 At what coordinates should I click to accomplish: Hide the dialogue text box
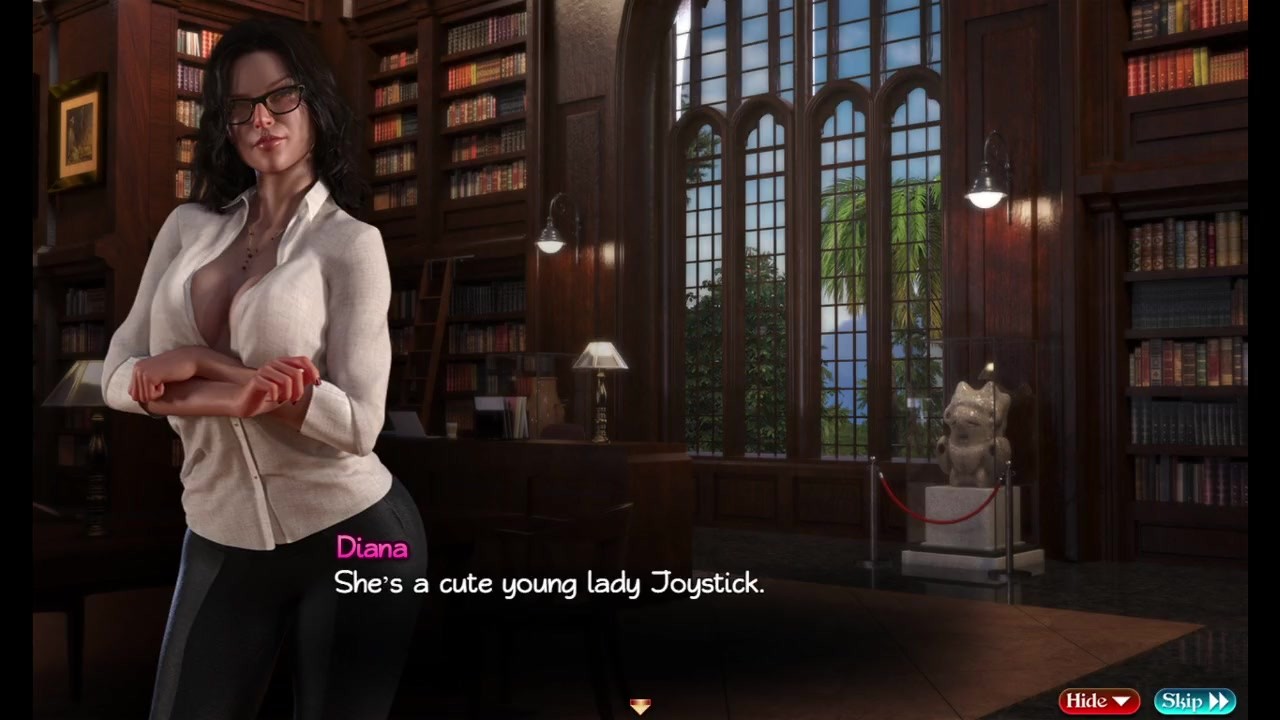(1098, 701)
